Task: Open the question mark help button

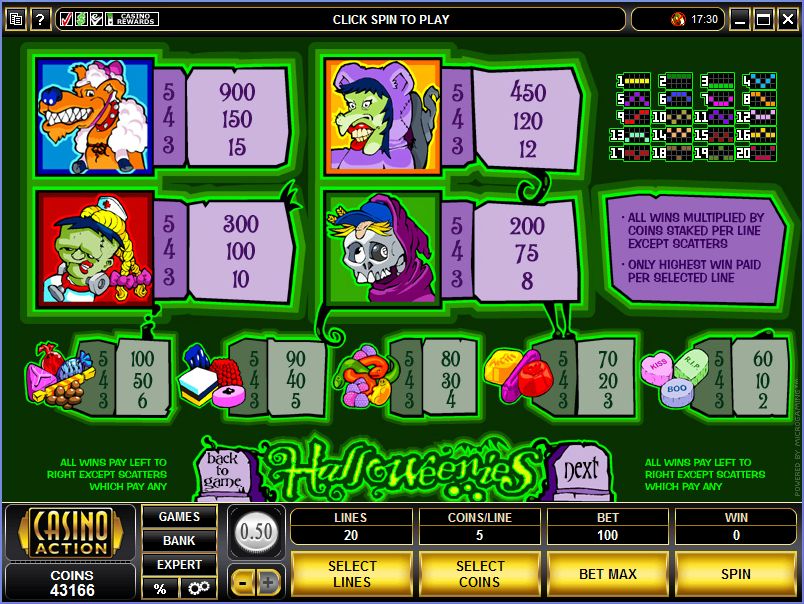Action: click(x=41, y=19)
